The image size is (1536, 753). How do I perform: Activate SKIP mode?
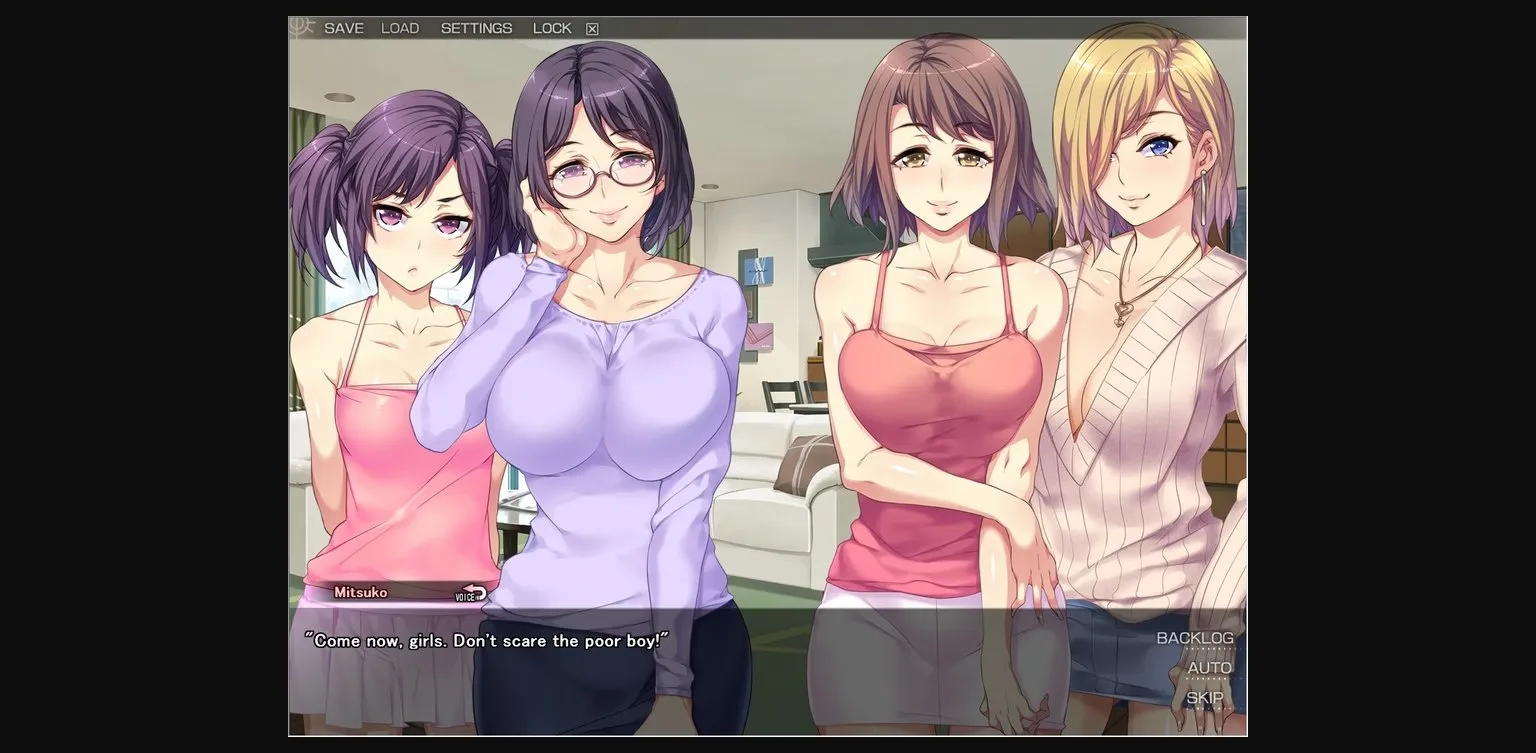point(1208,696)
